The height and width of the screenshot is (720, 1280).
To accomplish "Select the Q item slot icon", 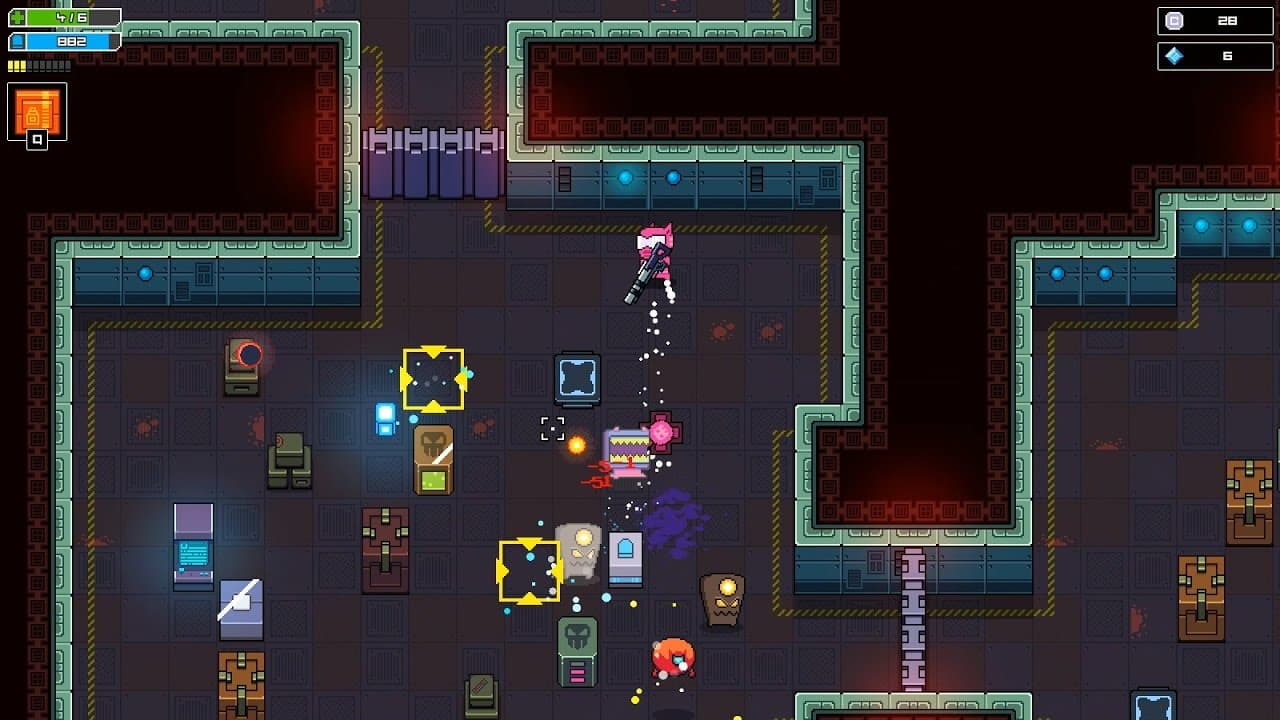I will (x=36, y=113).
